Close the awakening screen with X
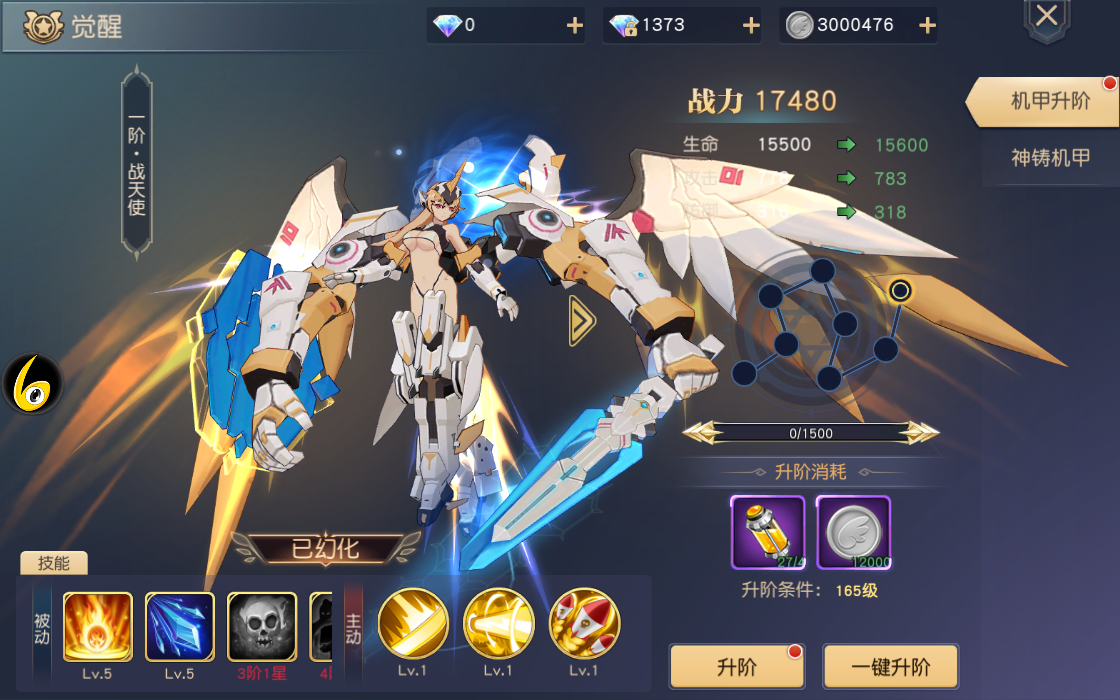 point(1046,17)
